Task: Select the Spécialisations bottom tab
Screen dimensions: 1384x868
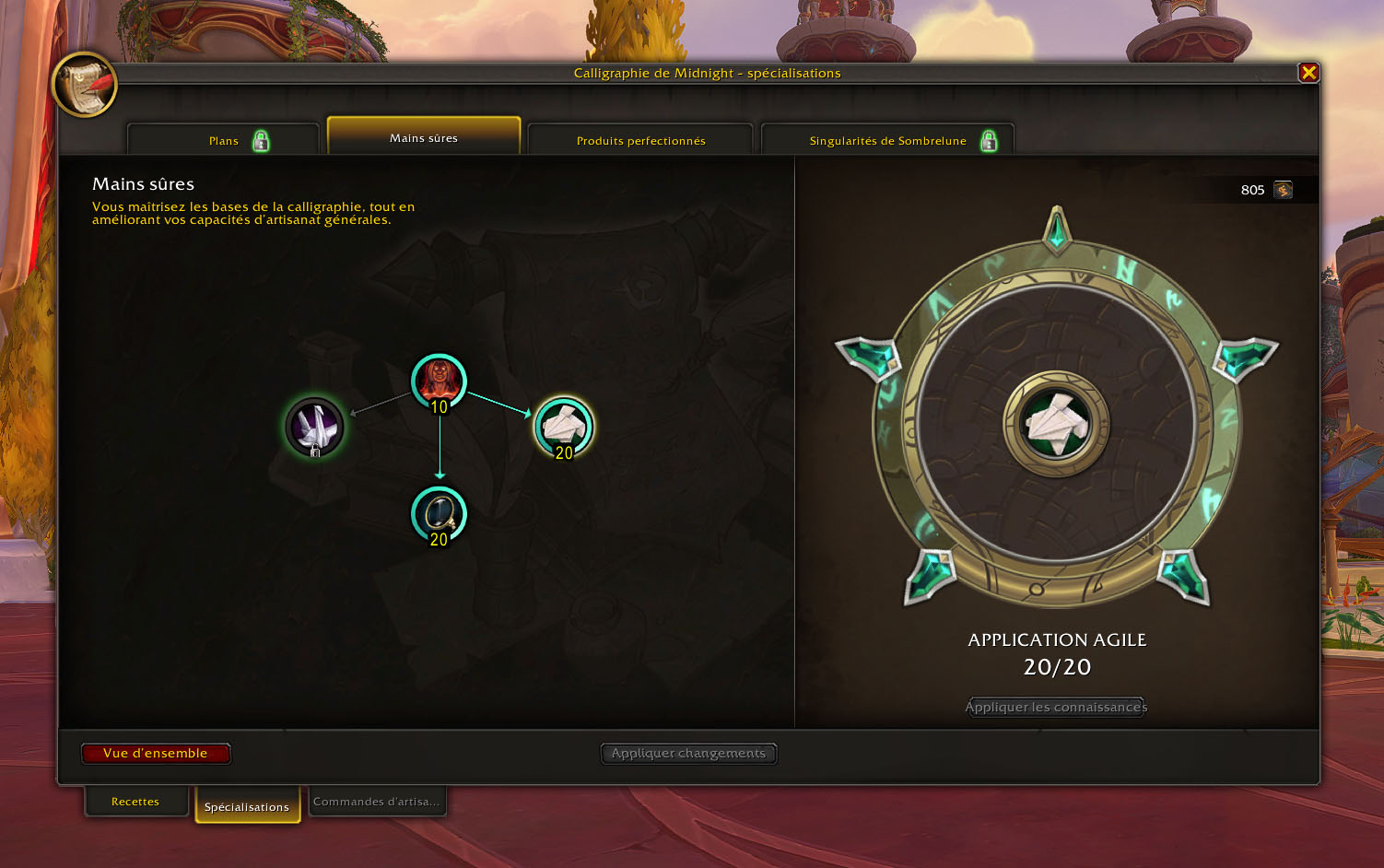Action: 247,807
